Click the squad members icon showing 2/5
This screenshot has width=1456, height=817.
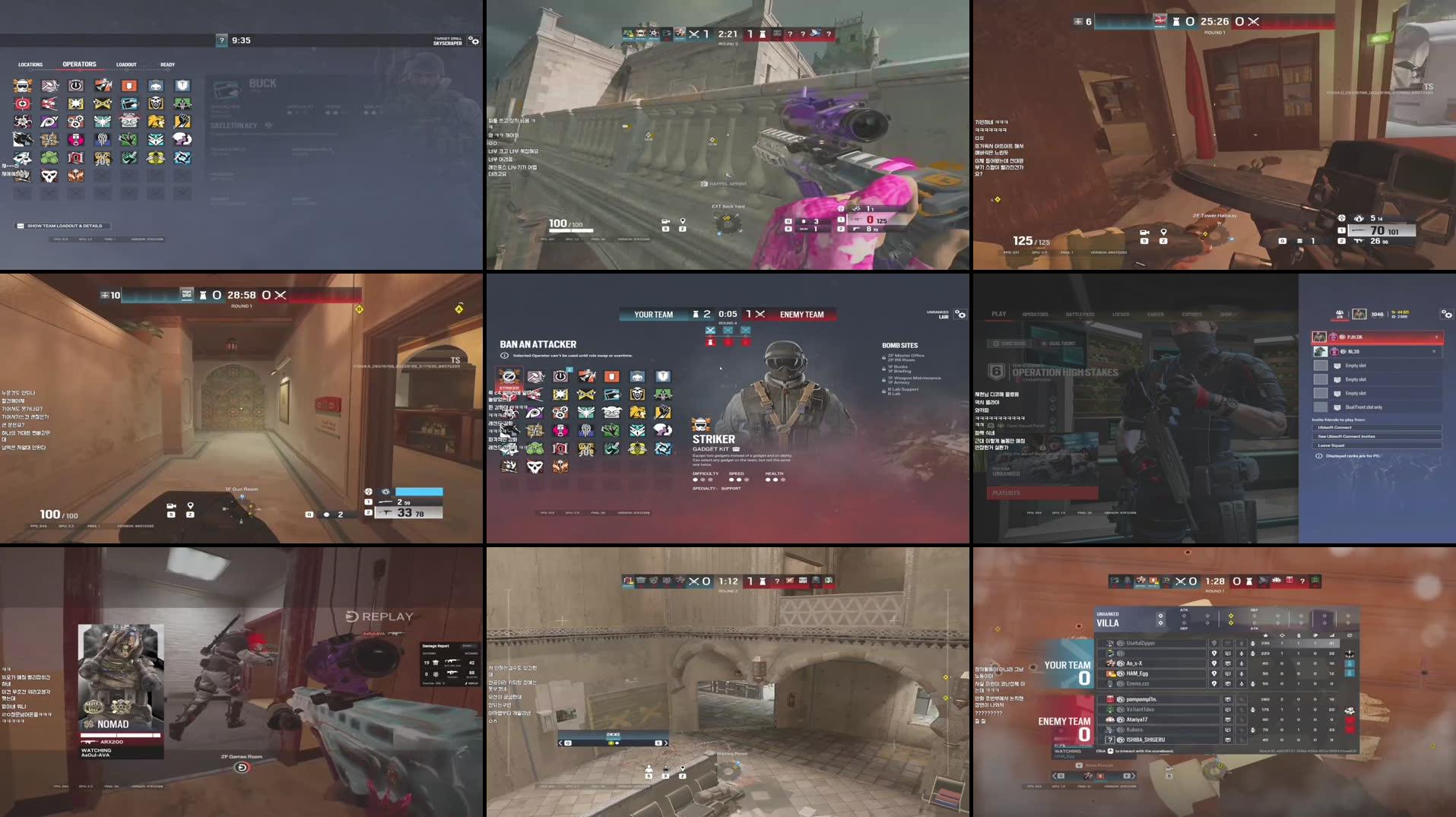tap(1339, 315)
